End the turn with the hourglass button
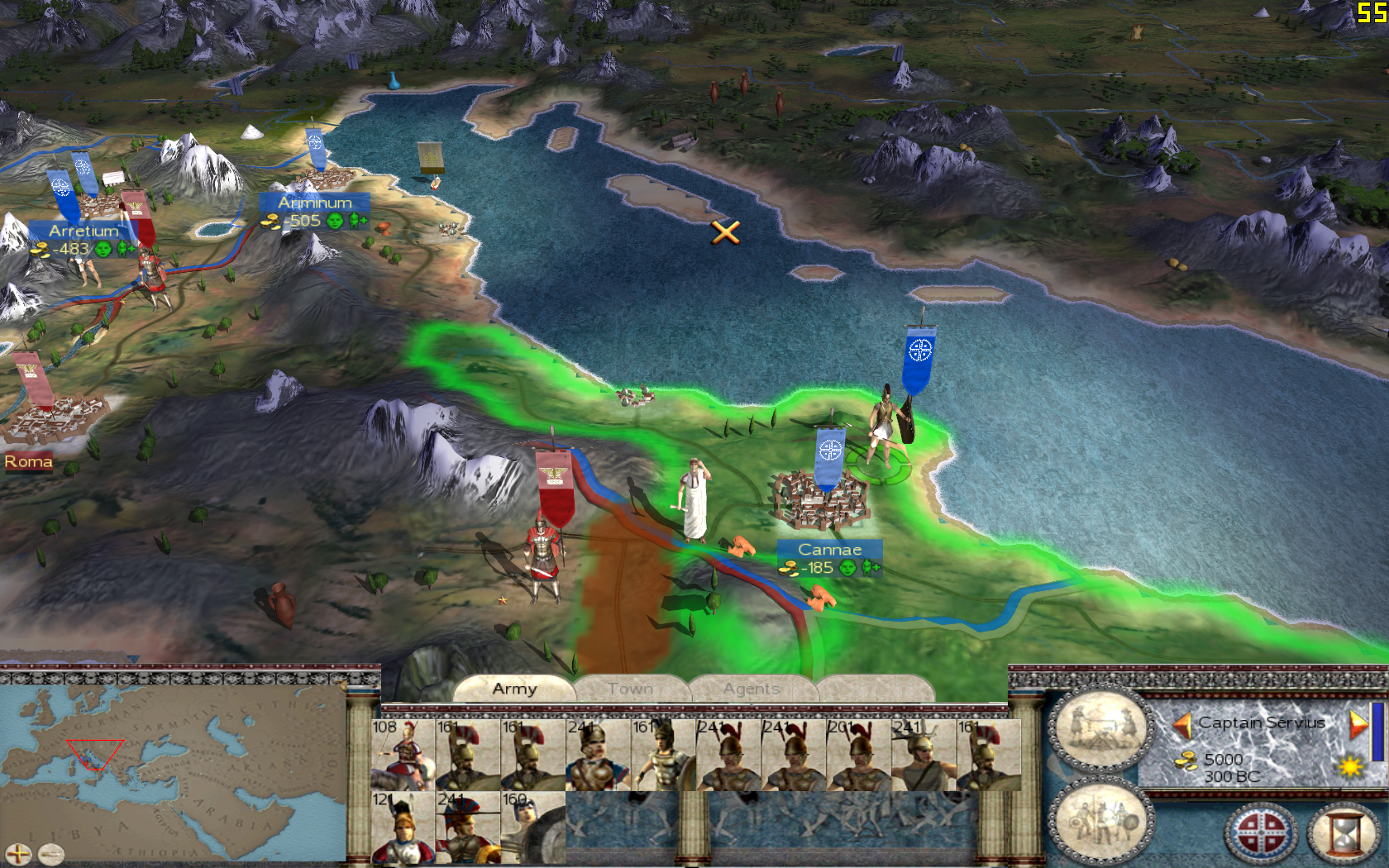 (1344, 832)
